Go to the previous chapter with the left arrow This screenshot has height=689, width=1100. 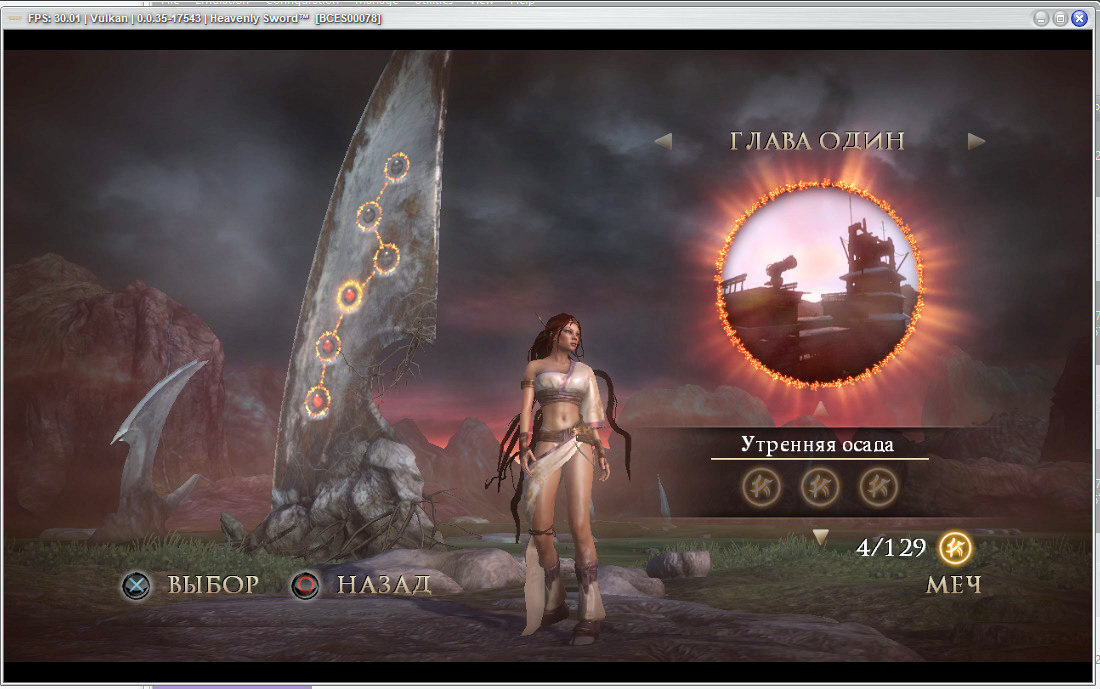point(663,142)
